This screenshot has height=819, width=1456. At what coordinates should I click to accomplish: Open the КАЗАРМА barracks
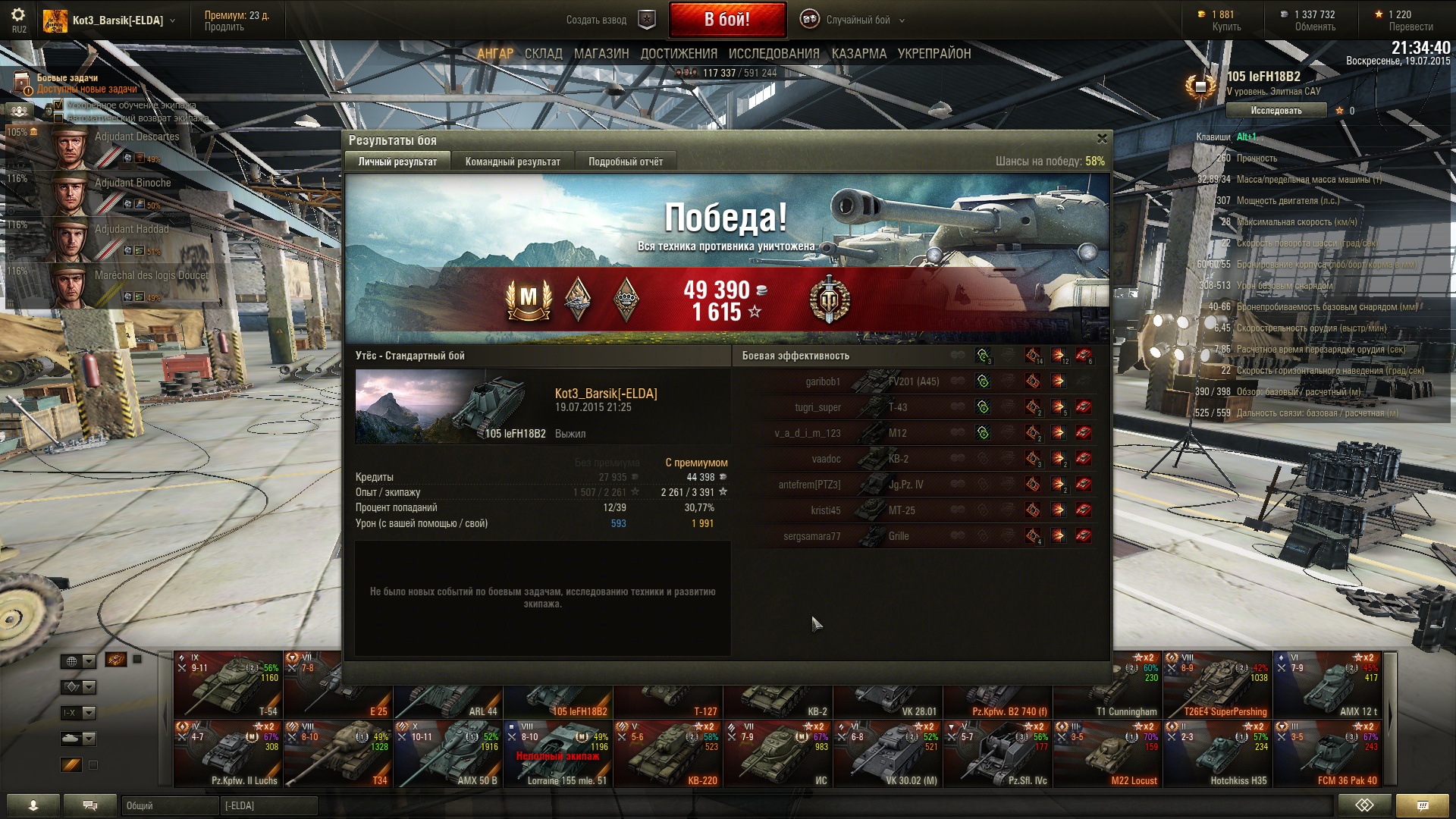point(858,54)
